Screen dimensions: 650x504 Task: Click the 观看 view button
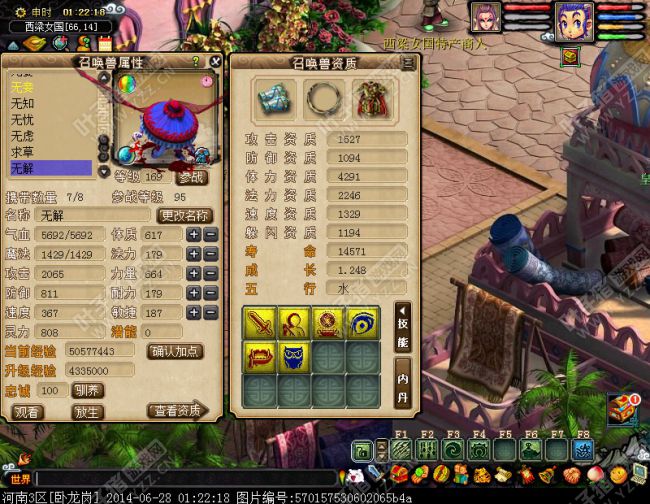pyautogui.click(x=28, y=411)
